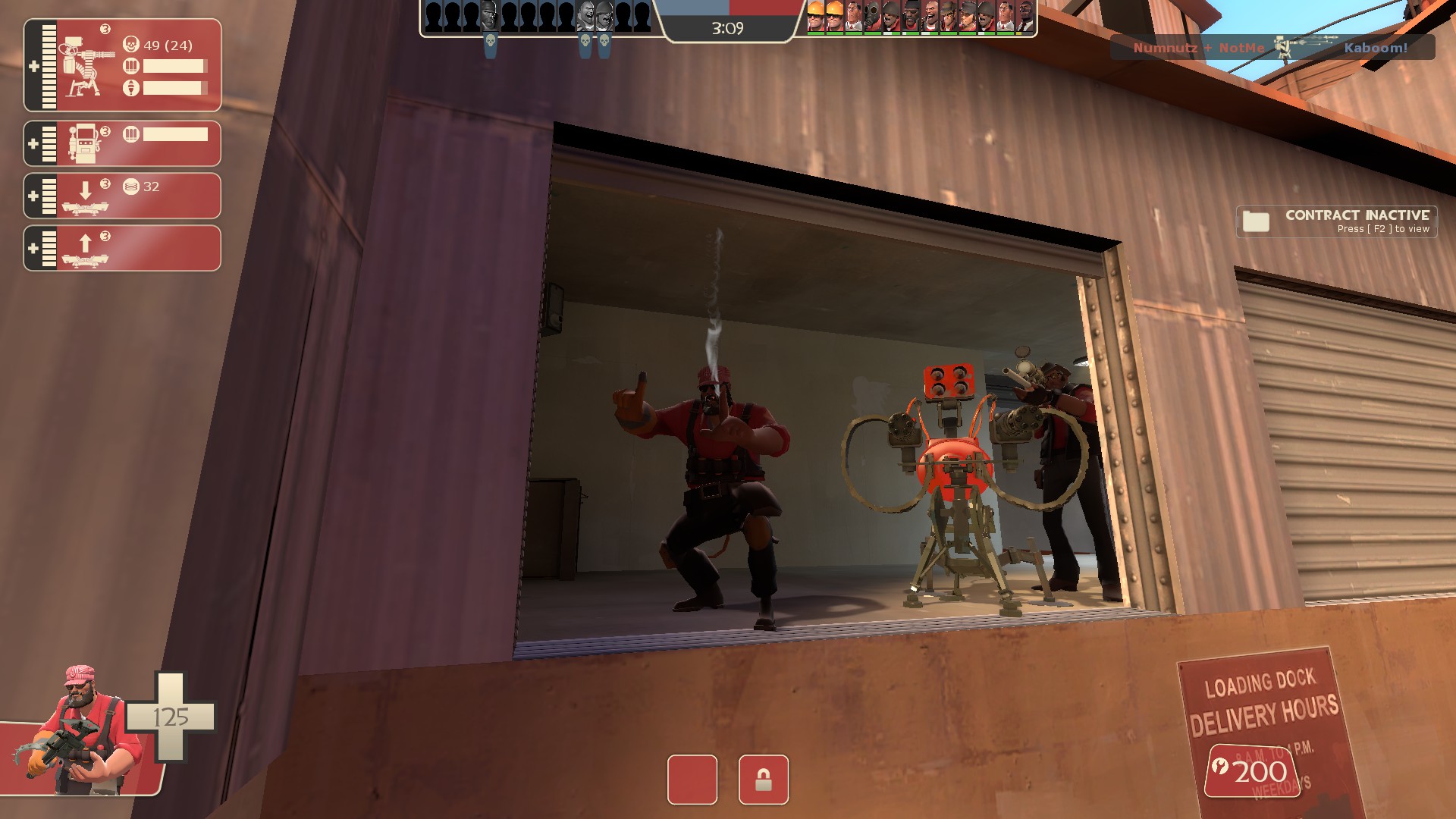Click the dispenser icon in the build panel
Viewport: 1456px width, 819px height.
tap(84, 143)
